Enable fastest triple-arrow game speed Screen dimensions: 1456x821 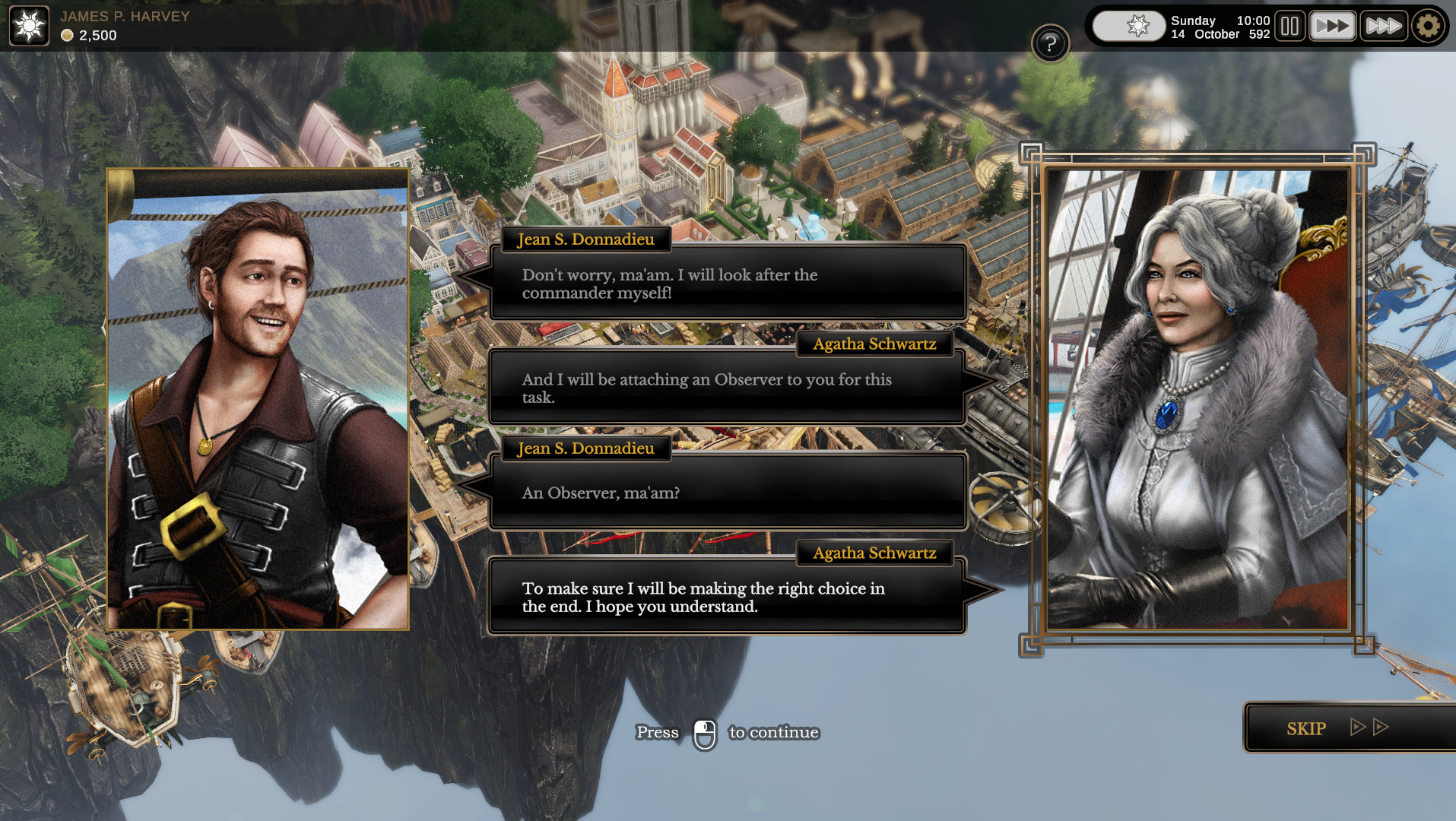point(1384,25)
